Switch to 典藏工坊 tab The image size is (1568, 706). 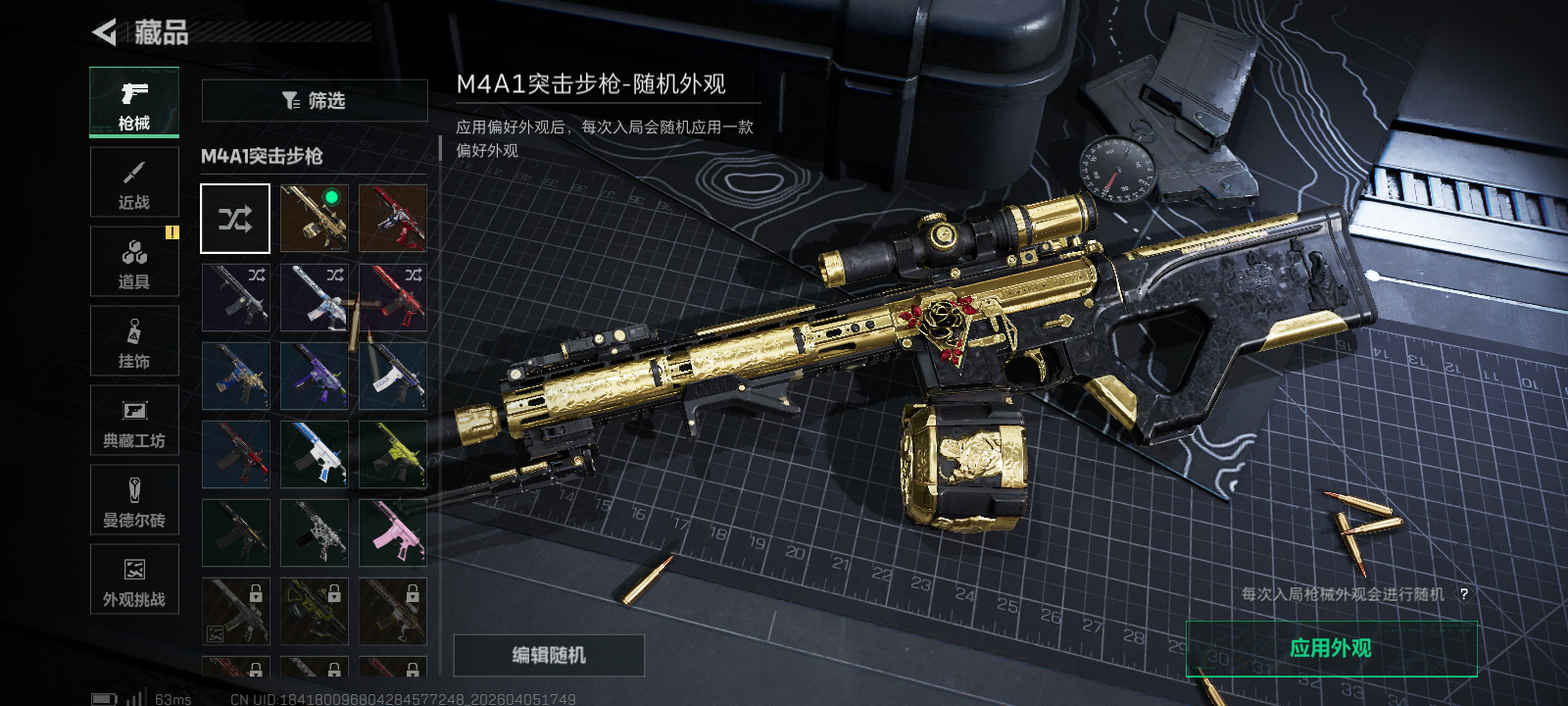[x=134, y=420]
